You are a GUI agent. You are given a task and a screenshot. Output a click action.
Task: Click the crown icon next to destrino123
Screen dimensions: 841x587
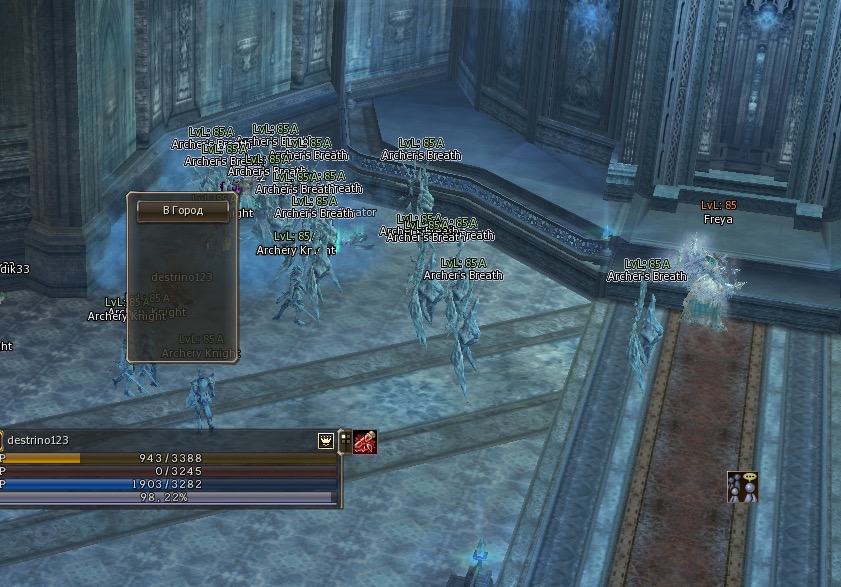point(326,440)
